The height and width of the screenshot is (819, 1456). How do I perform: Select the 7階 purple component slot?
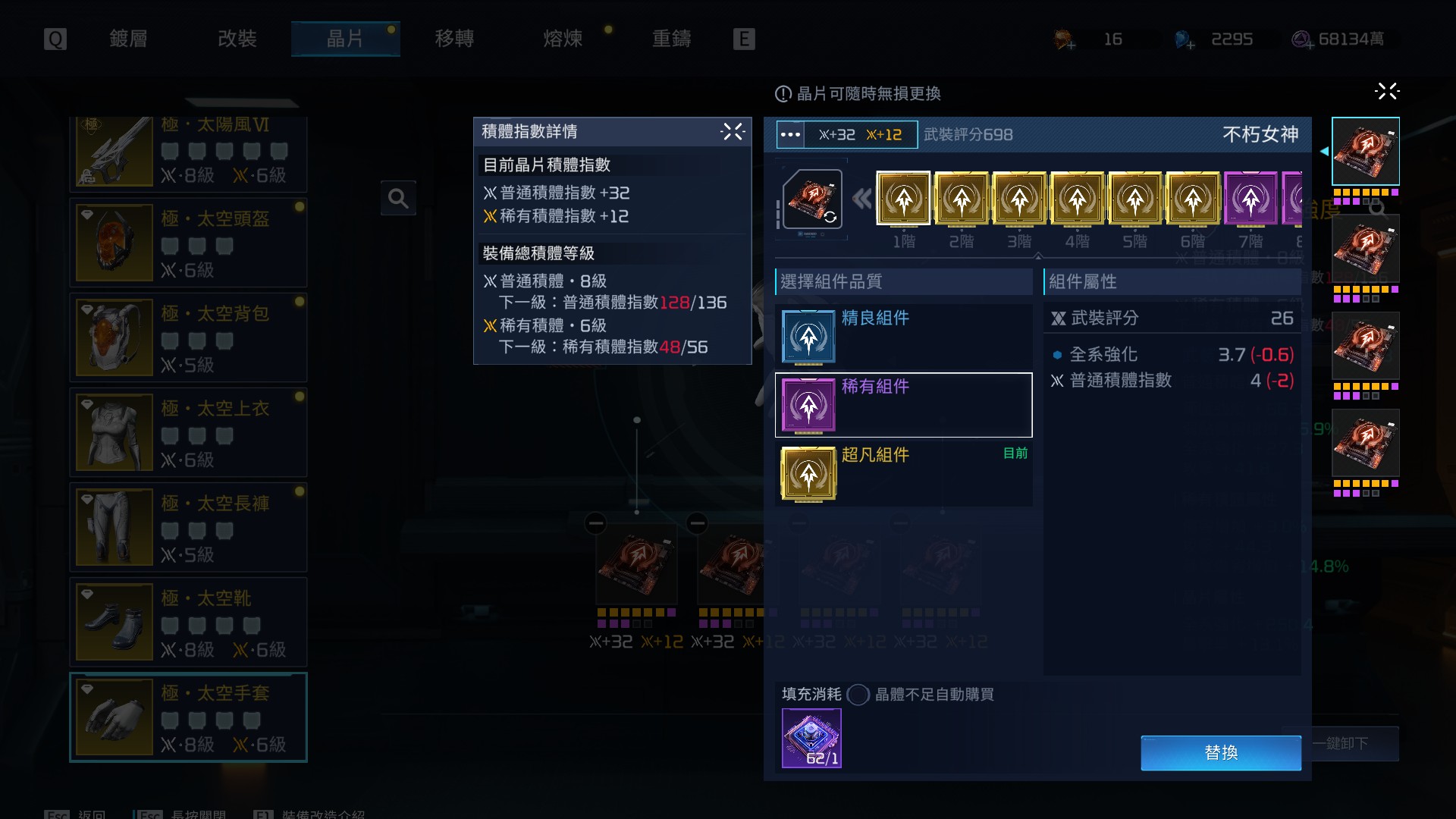pyautogui.click(x=1250, y=199)
